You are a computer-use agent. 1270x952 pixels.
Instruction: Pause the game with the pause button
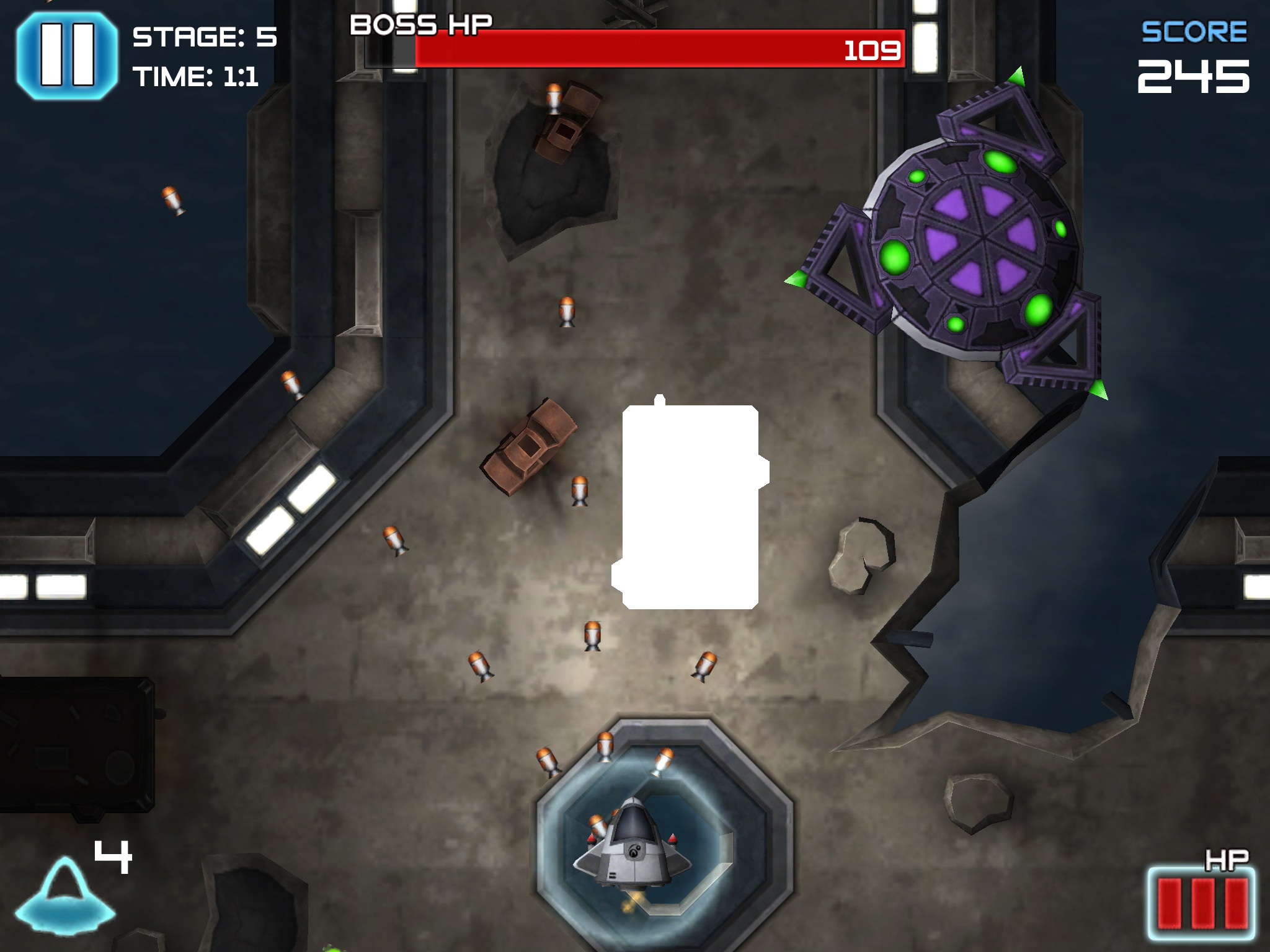coord(67,55)
